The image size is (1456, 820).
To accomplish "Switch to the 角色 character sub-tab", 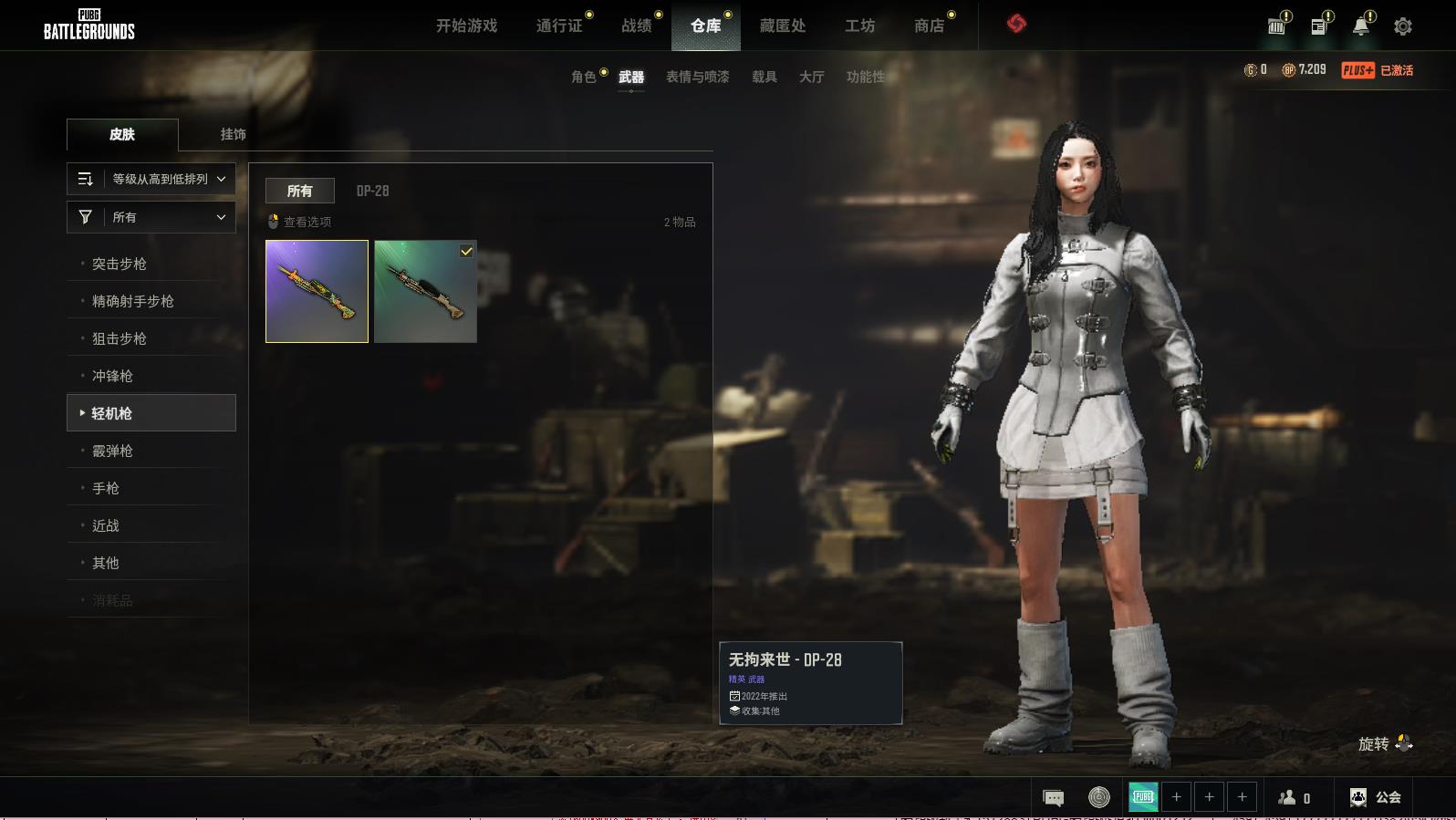I will tap(584, 77).
